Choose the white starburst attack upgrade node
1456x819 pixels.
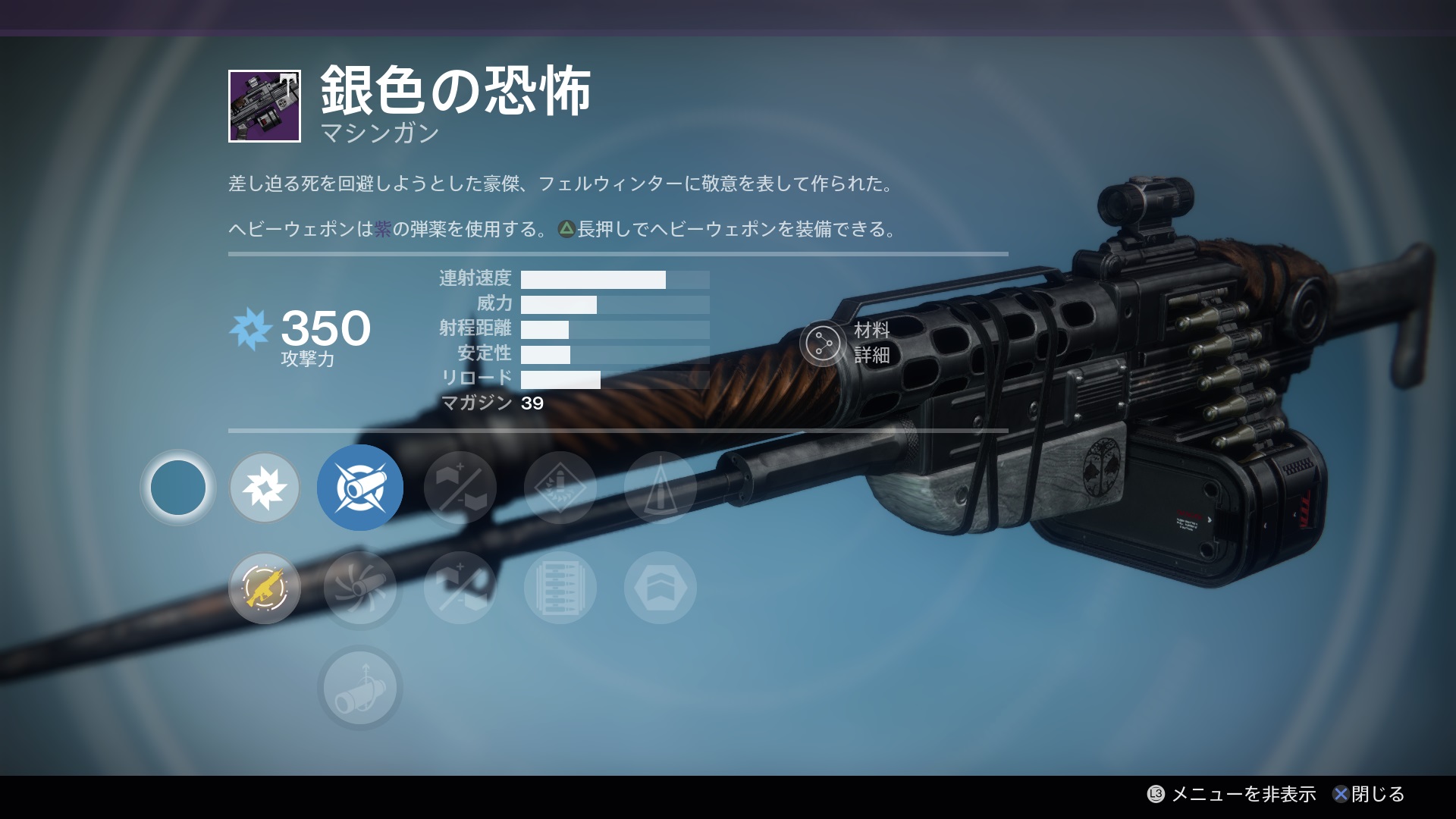(265, 488)
